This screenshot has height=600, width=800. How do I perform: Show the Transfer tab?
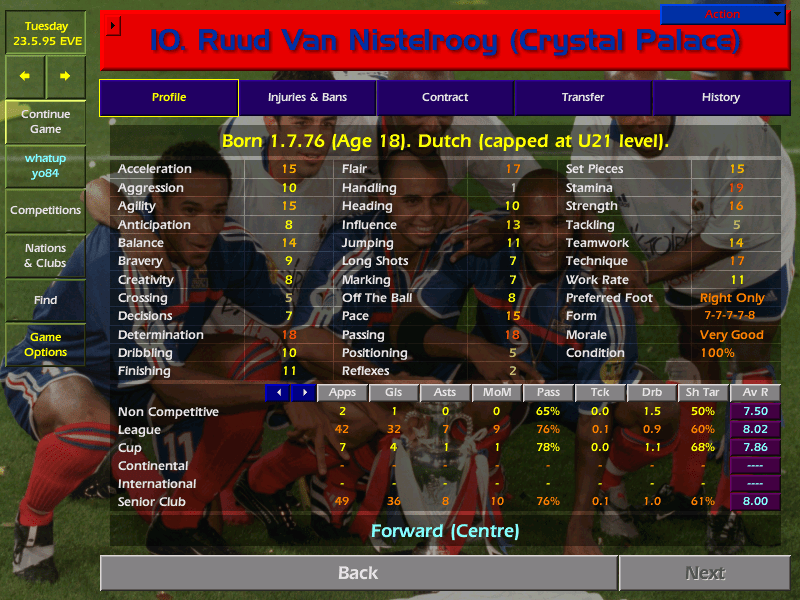coord(583,97)
